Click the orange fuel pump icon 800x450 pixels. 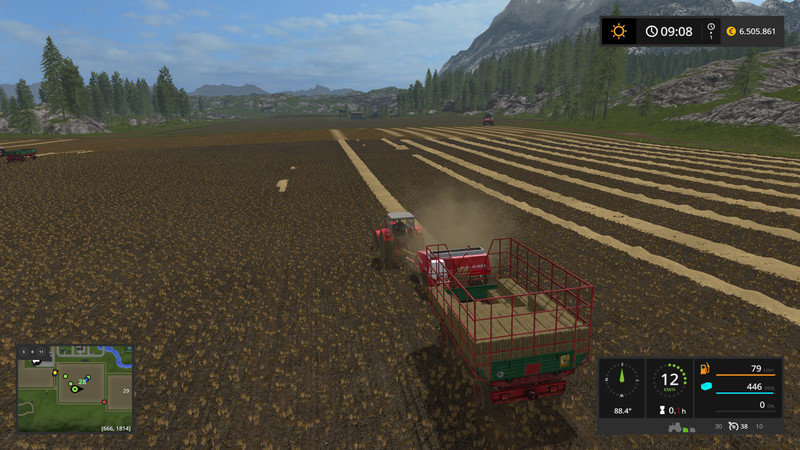click(703, 369)
